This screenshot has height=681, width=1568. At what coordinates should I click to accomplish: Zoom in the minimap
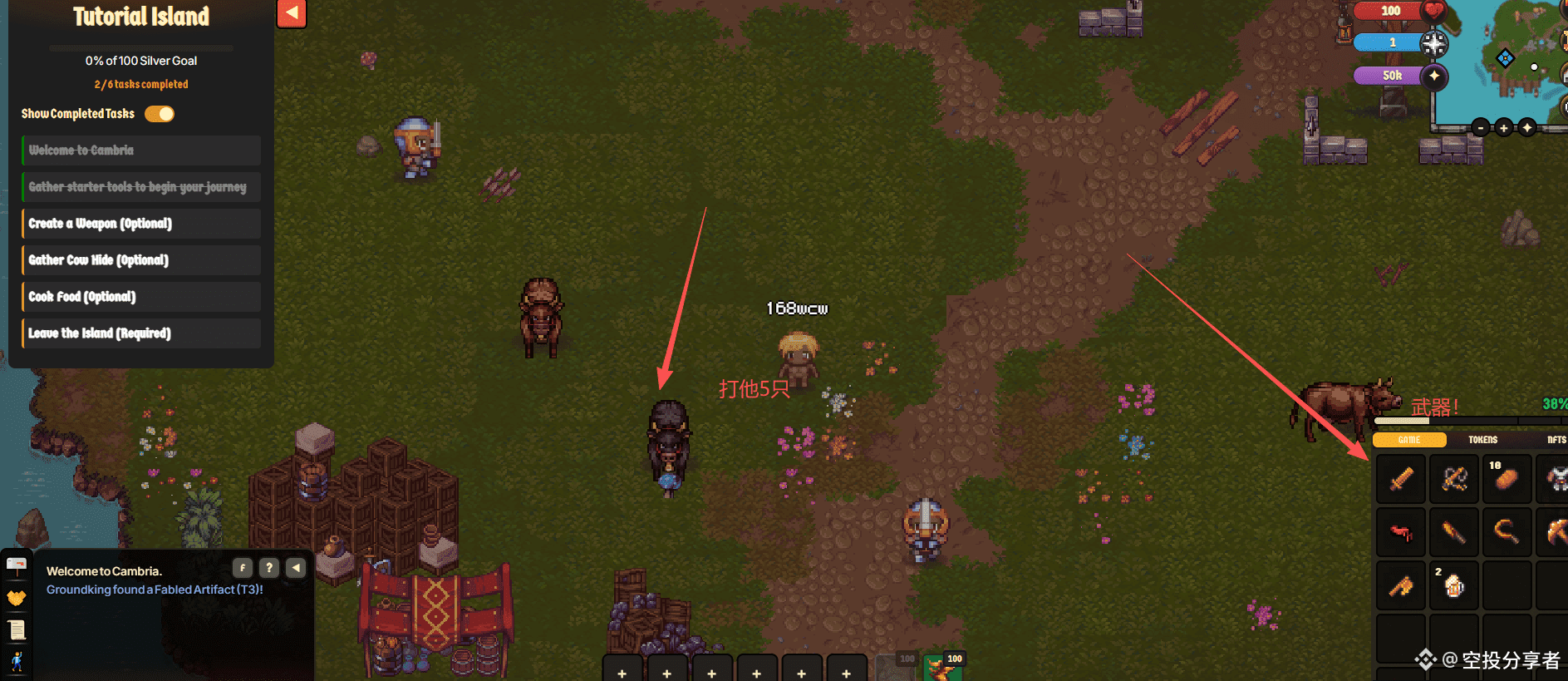pos(1503,128)
